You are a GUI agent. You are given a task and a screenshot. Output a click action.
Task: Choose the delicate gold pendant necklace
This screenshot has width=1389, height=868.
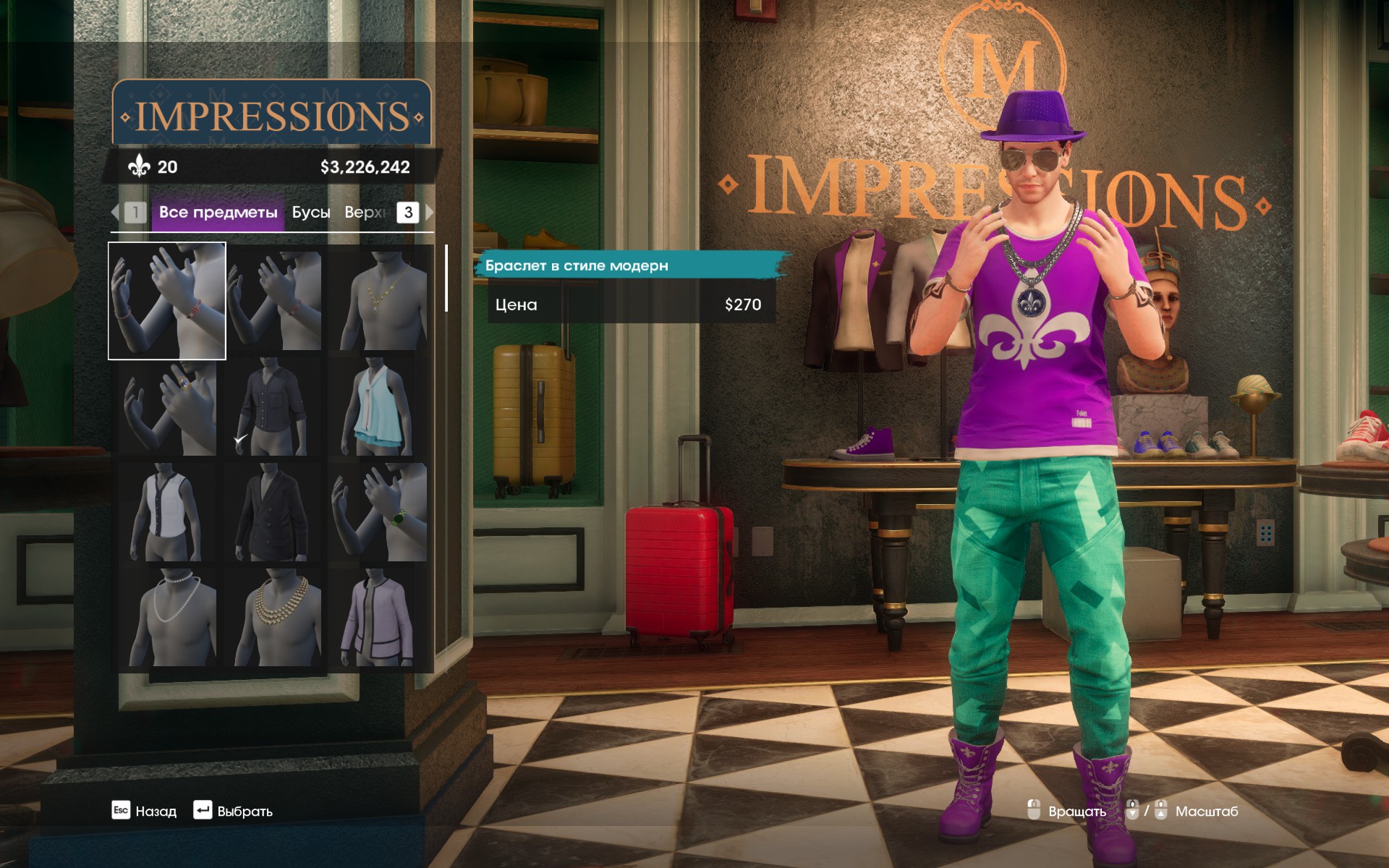379,301
